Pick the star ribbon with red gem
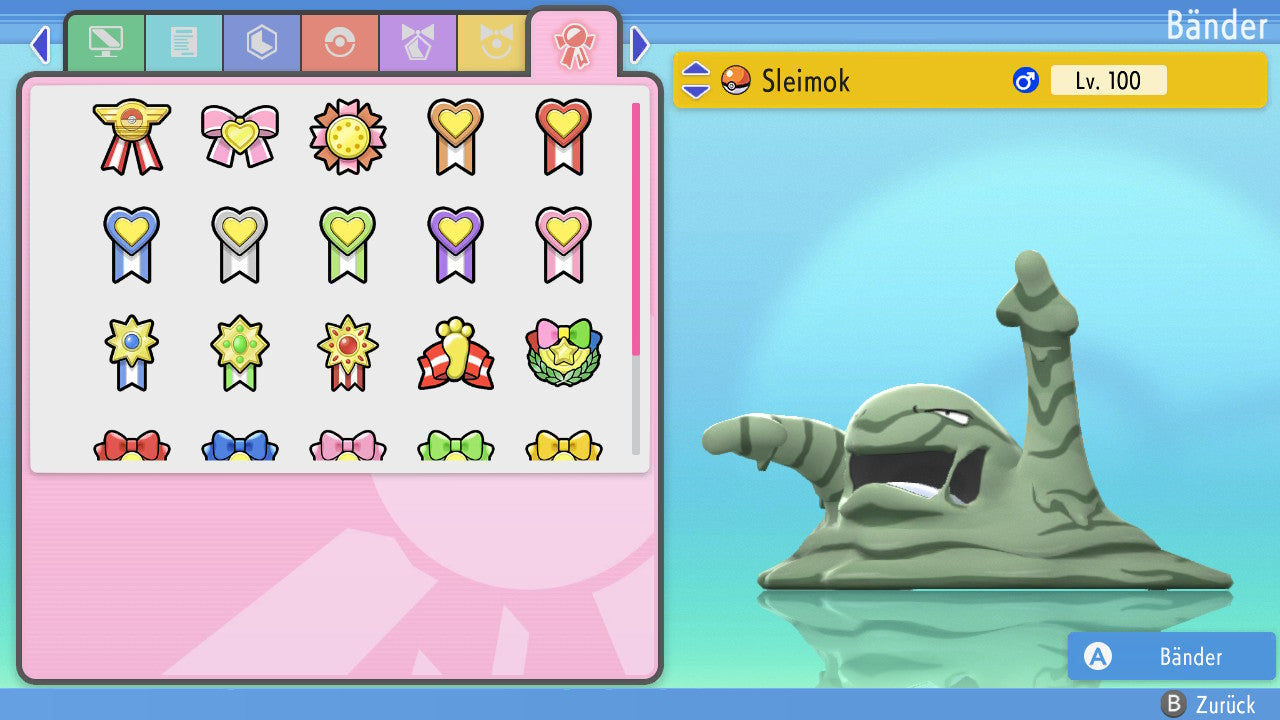The width and height of the screenshot is (1280, 720). point(347,354)
